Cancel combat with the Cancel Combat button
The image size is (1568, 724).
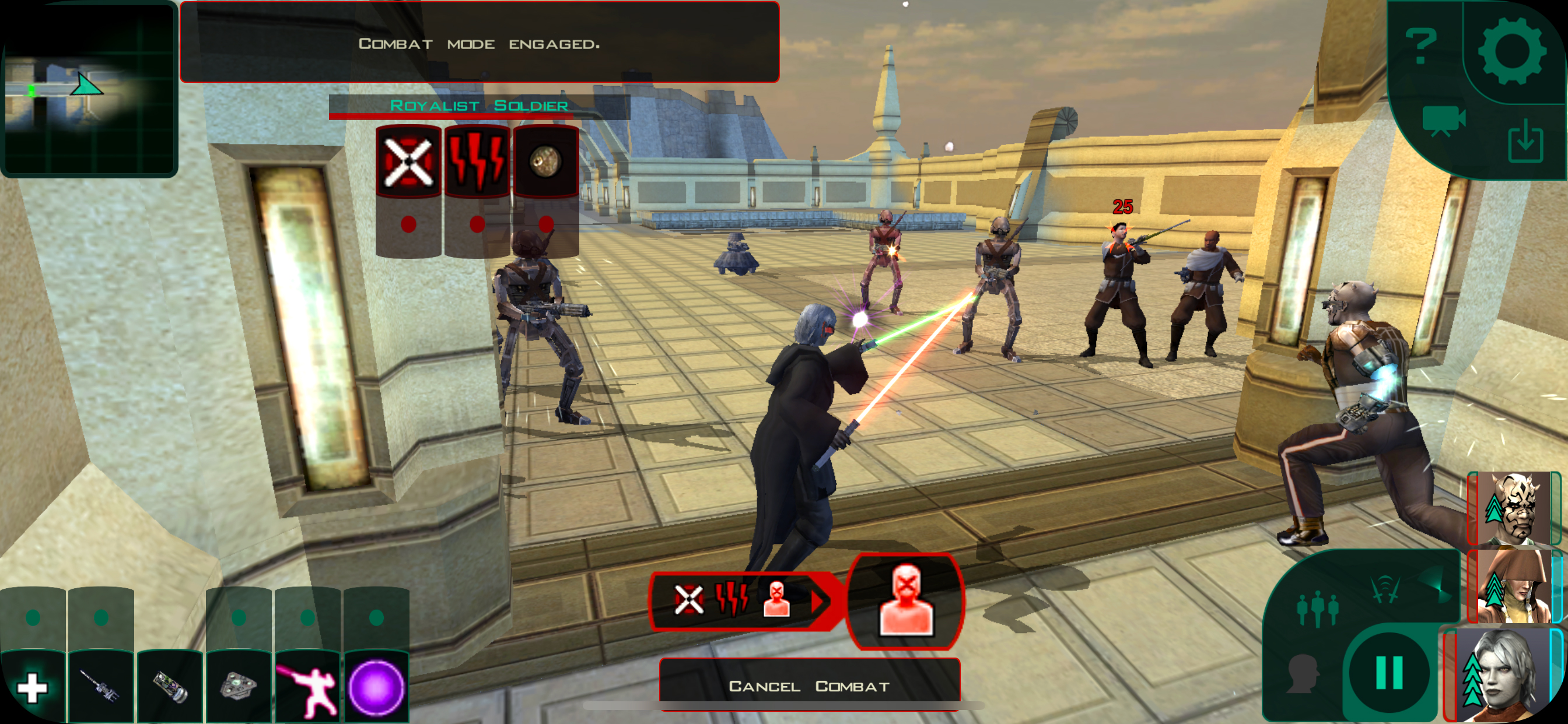pyautogui.click(x=809, y=686)
